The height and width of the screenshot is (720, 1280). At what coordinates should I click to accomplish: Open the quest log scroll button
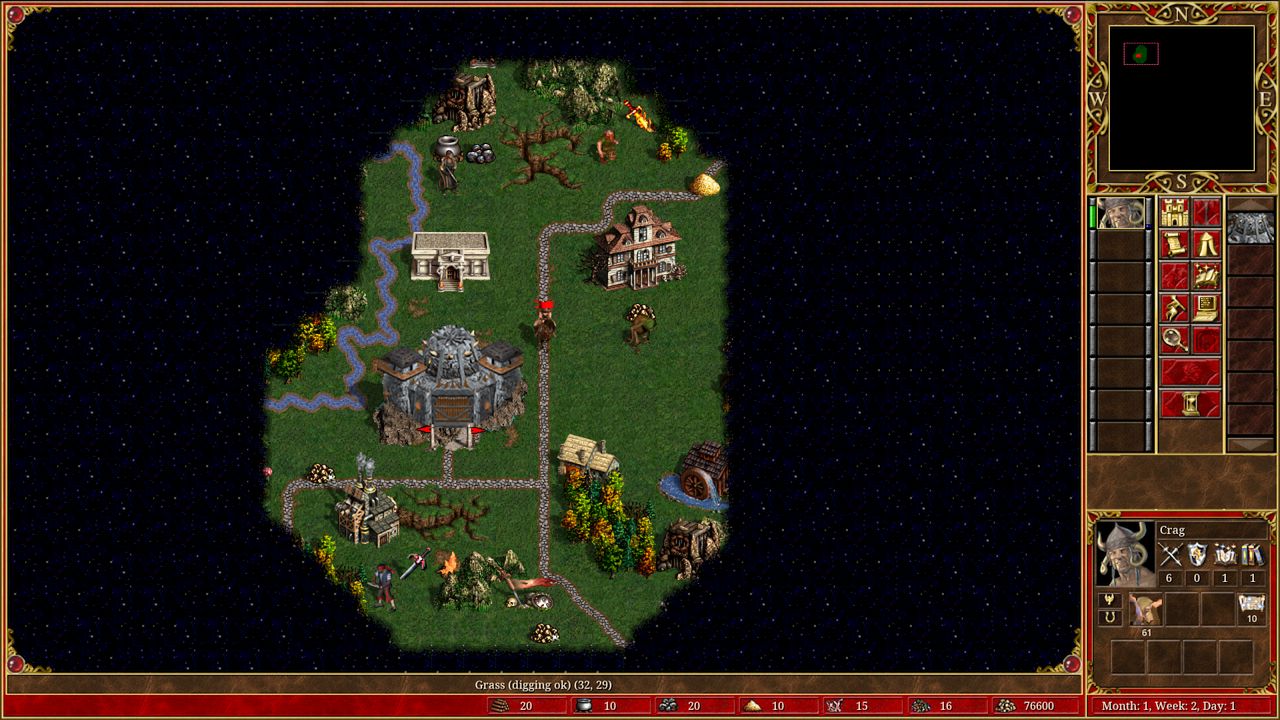[x=1174, y=244]
